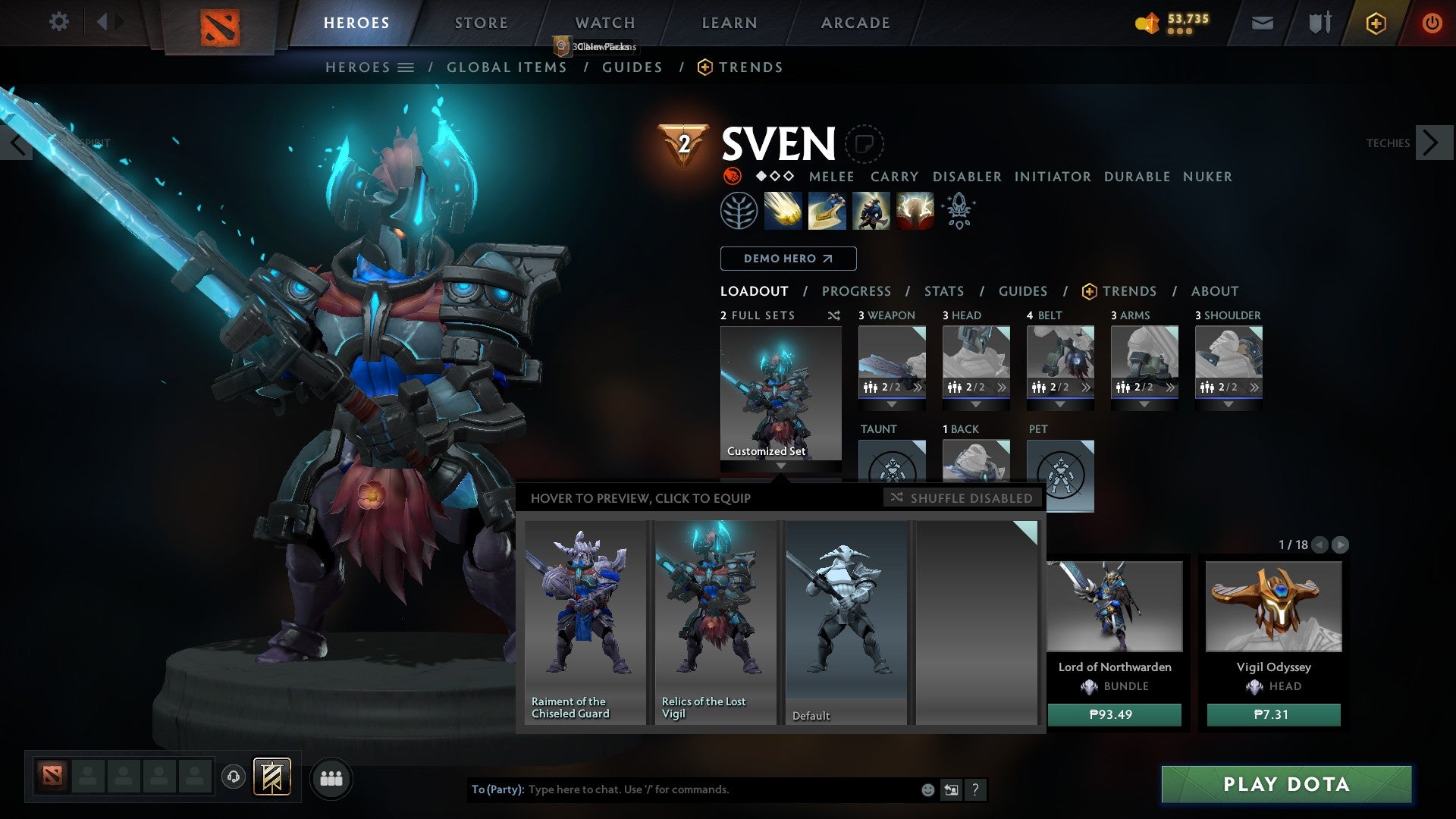
Task: Open Dota Plus with the hexagon plus icon
Action: [x=1376, y=23]
